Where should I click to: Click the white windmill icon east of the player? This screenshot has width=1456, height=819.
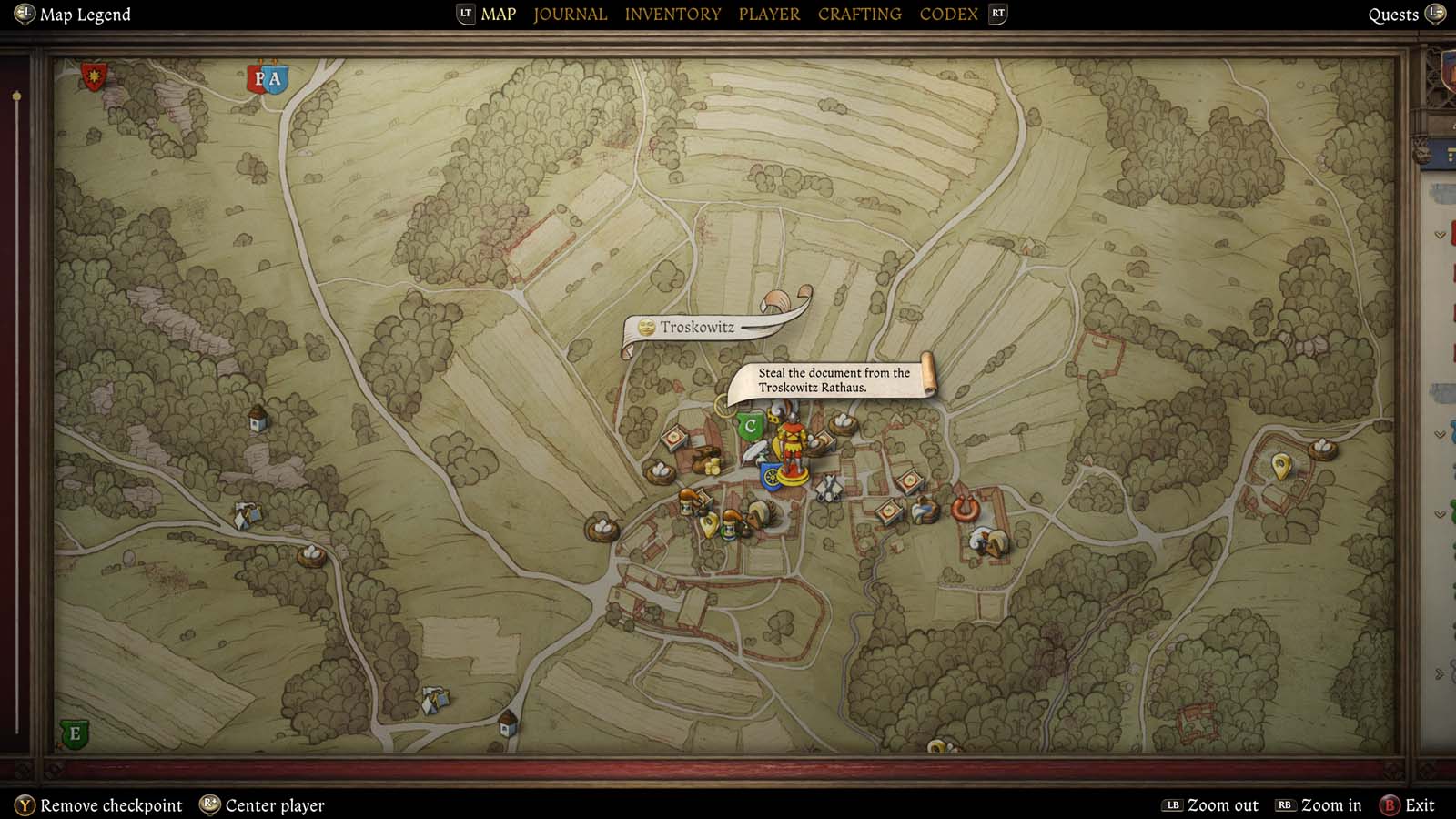(829, 487)
